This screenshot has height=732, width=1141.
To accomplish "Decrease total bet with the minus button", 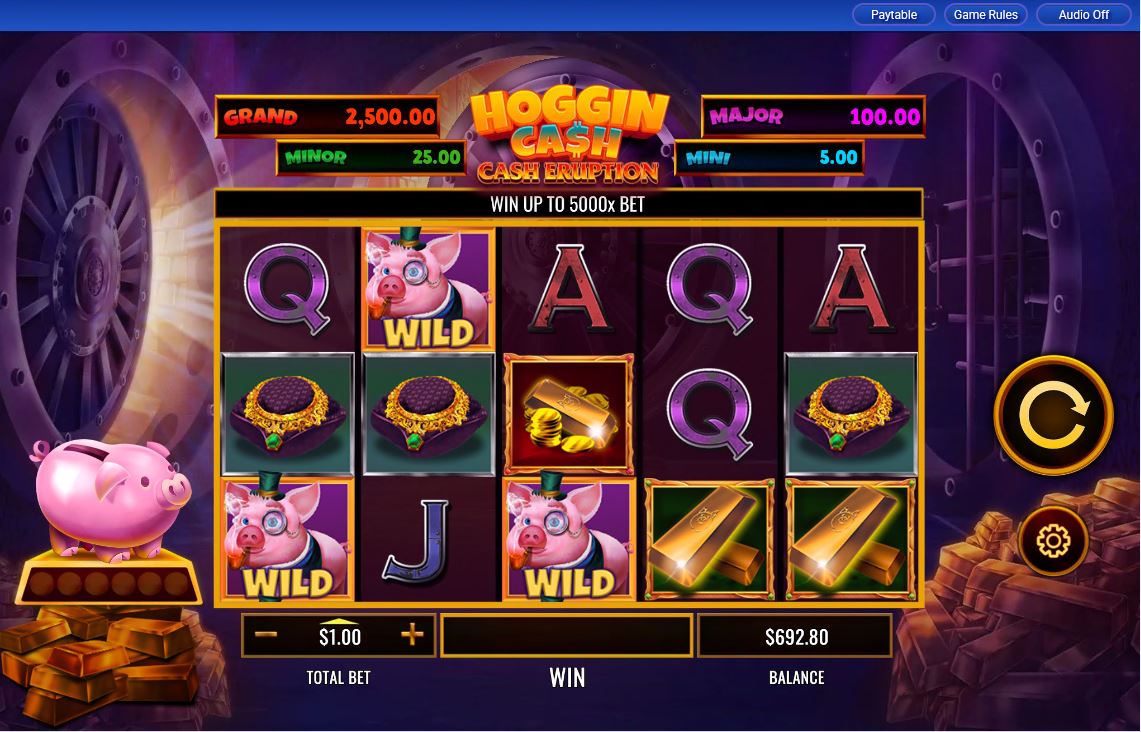I will click(266, 635).
